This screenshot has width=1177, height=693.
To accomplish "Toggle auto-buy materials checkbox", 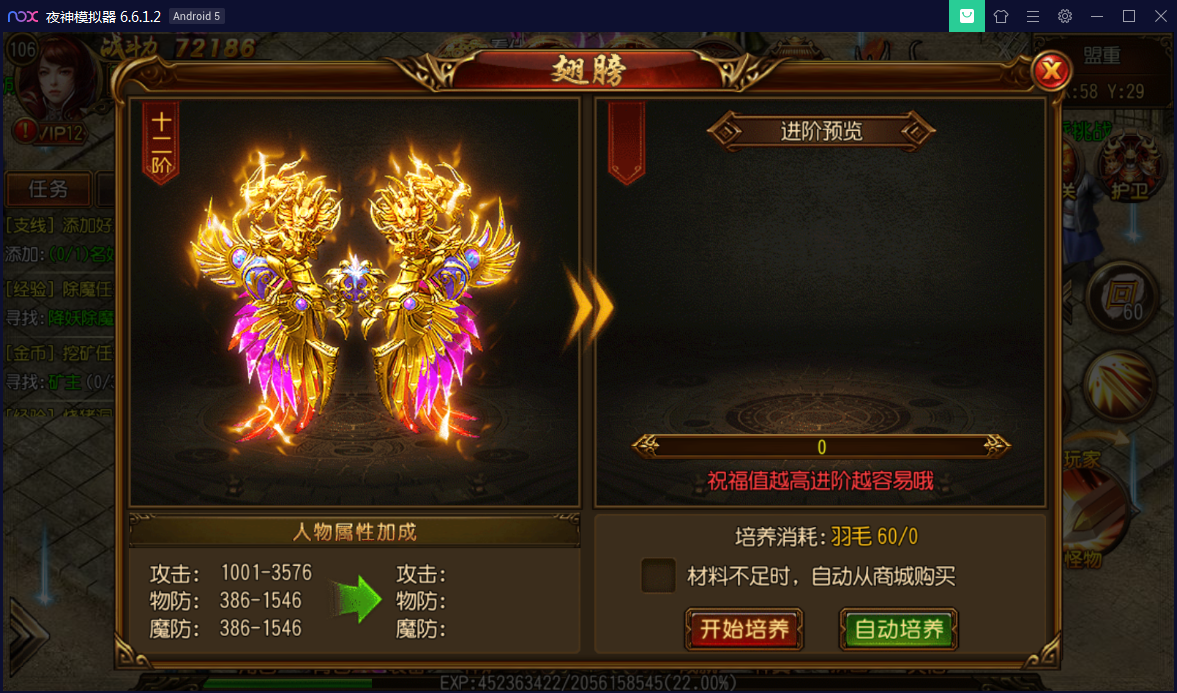I will click(x=658, y=576).
